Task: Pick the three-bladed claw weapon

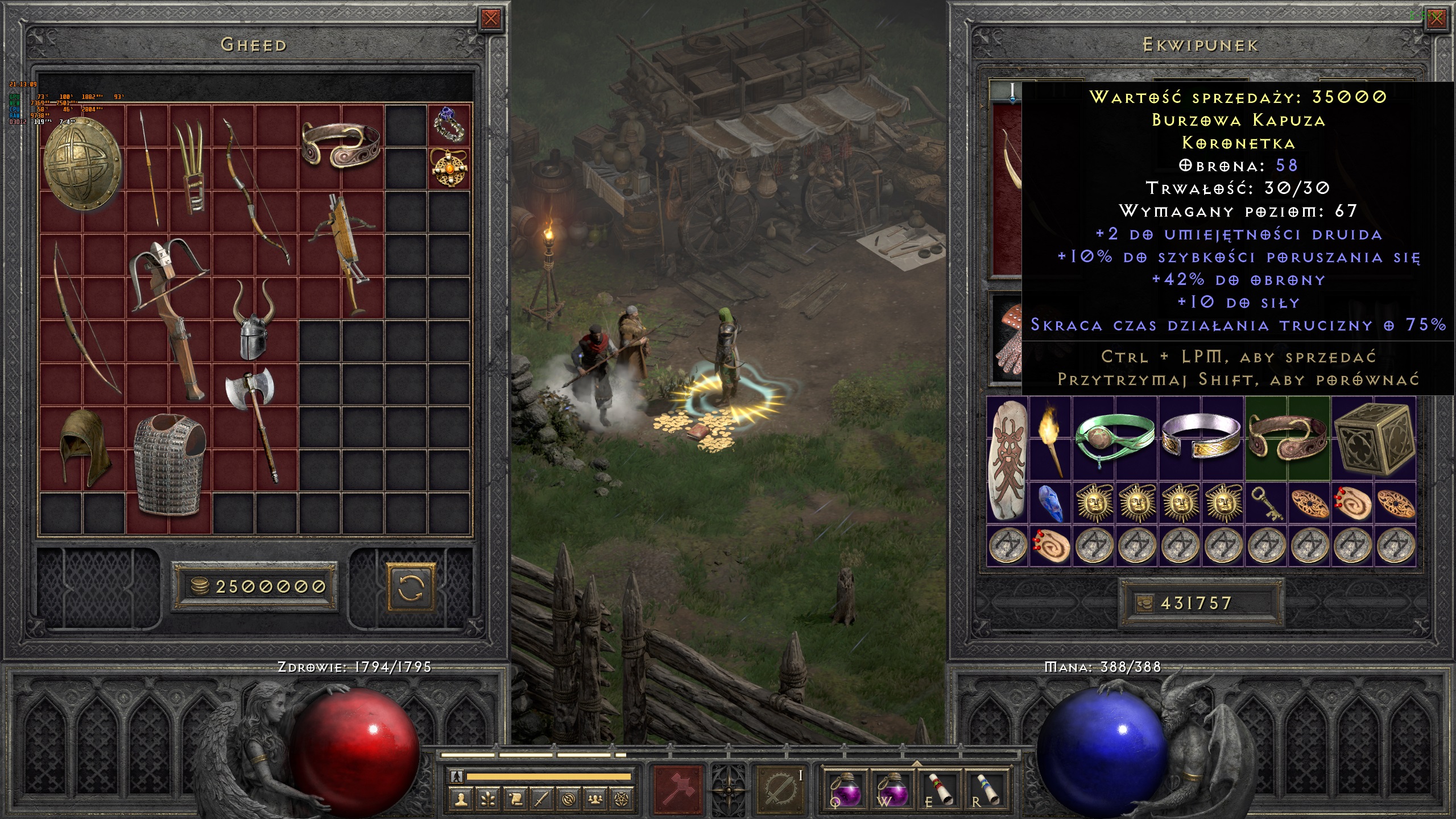Action: (x=192, y=168)
